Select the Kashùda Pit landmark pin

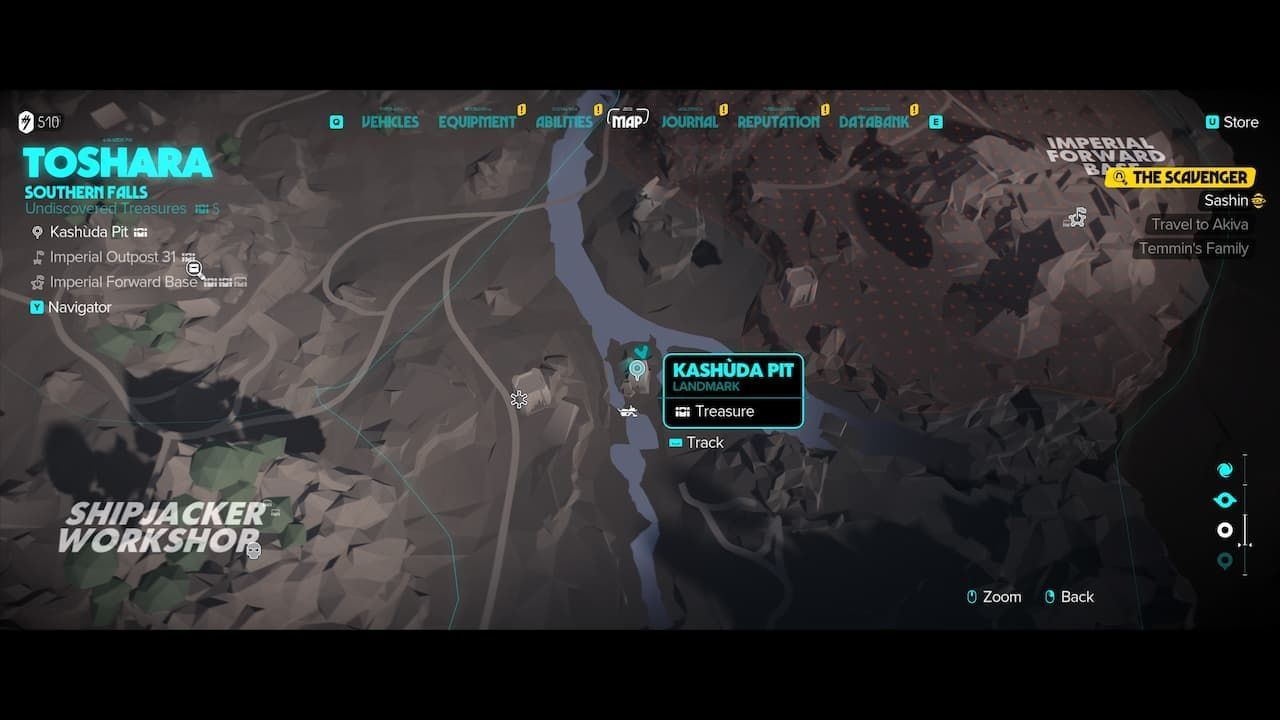pyautogui.click(x=639, y=370)
